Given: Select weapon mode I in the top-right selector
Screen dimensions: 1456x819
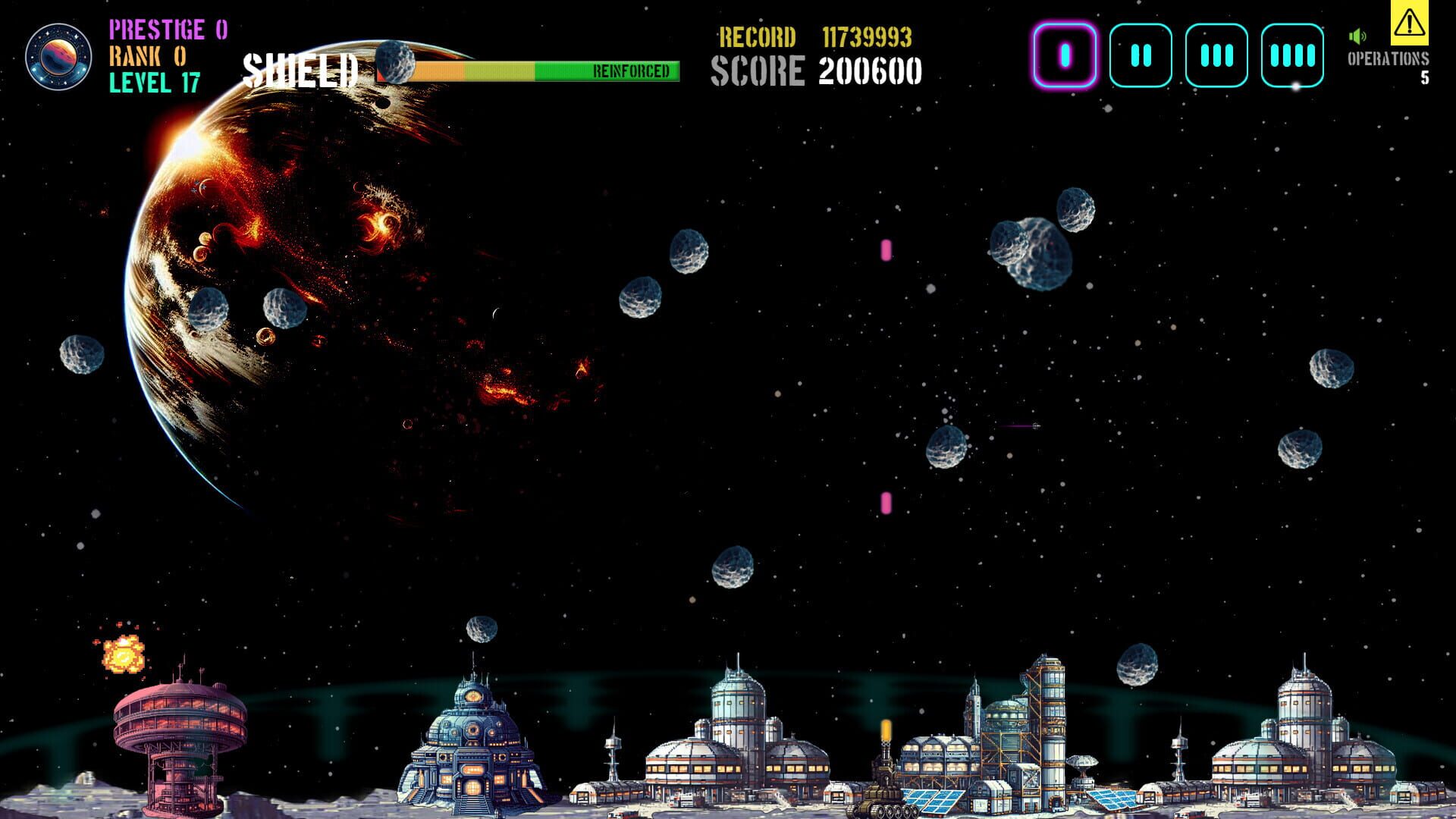Looking at the screenshot, I should pyautogui.click(x=1065, y=55).
